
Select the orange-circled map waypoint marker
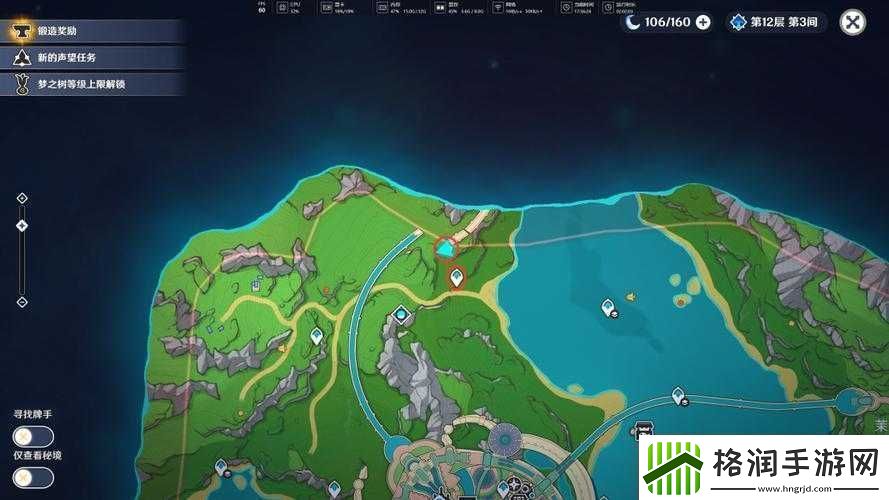point(457,277)
